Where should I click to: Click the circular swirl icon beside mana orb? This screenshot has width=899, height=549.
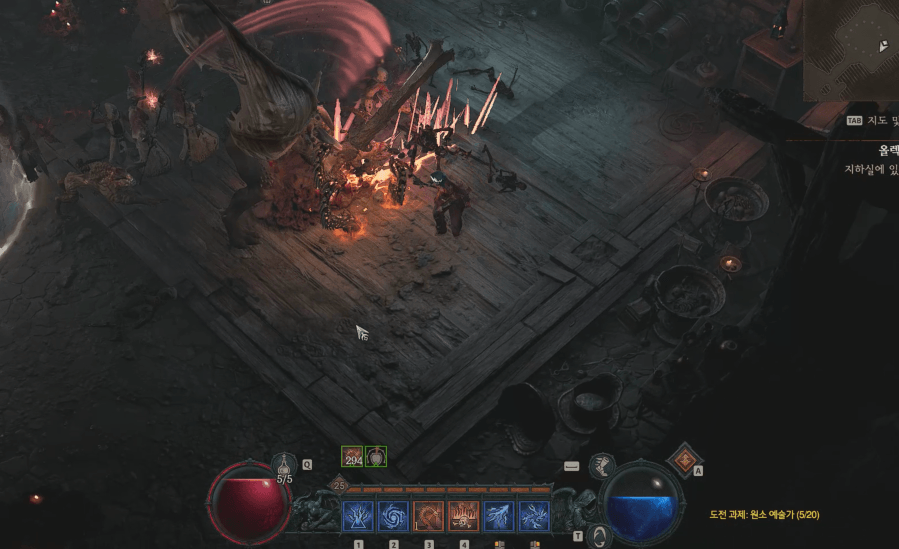[x=599, y=536]
